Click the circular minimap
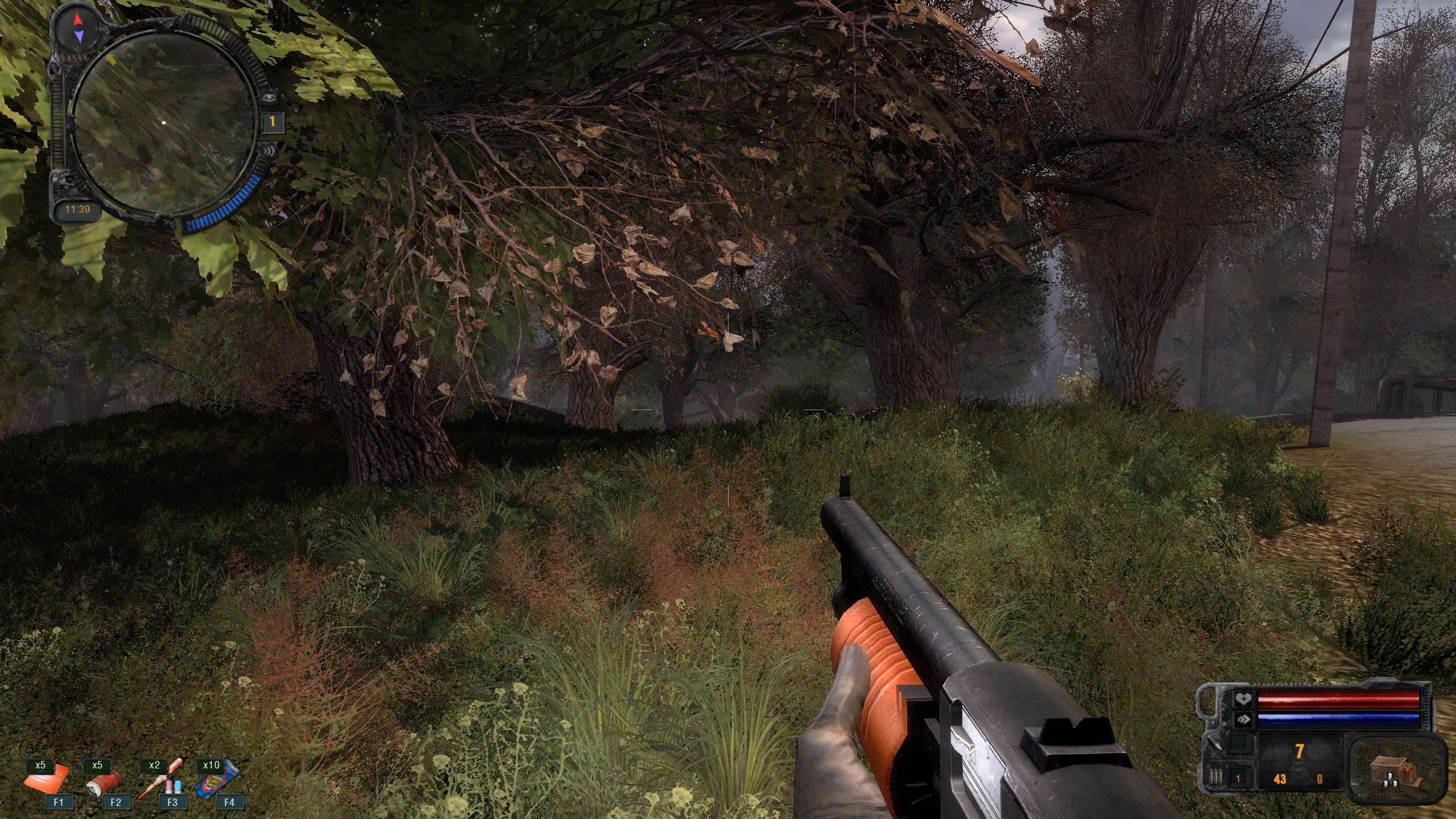This screenshot has width=1456, height=819. [163, 123]
